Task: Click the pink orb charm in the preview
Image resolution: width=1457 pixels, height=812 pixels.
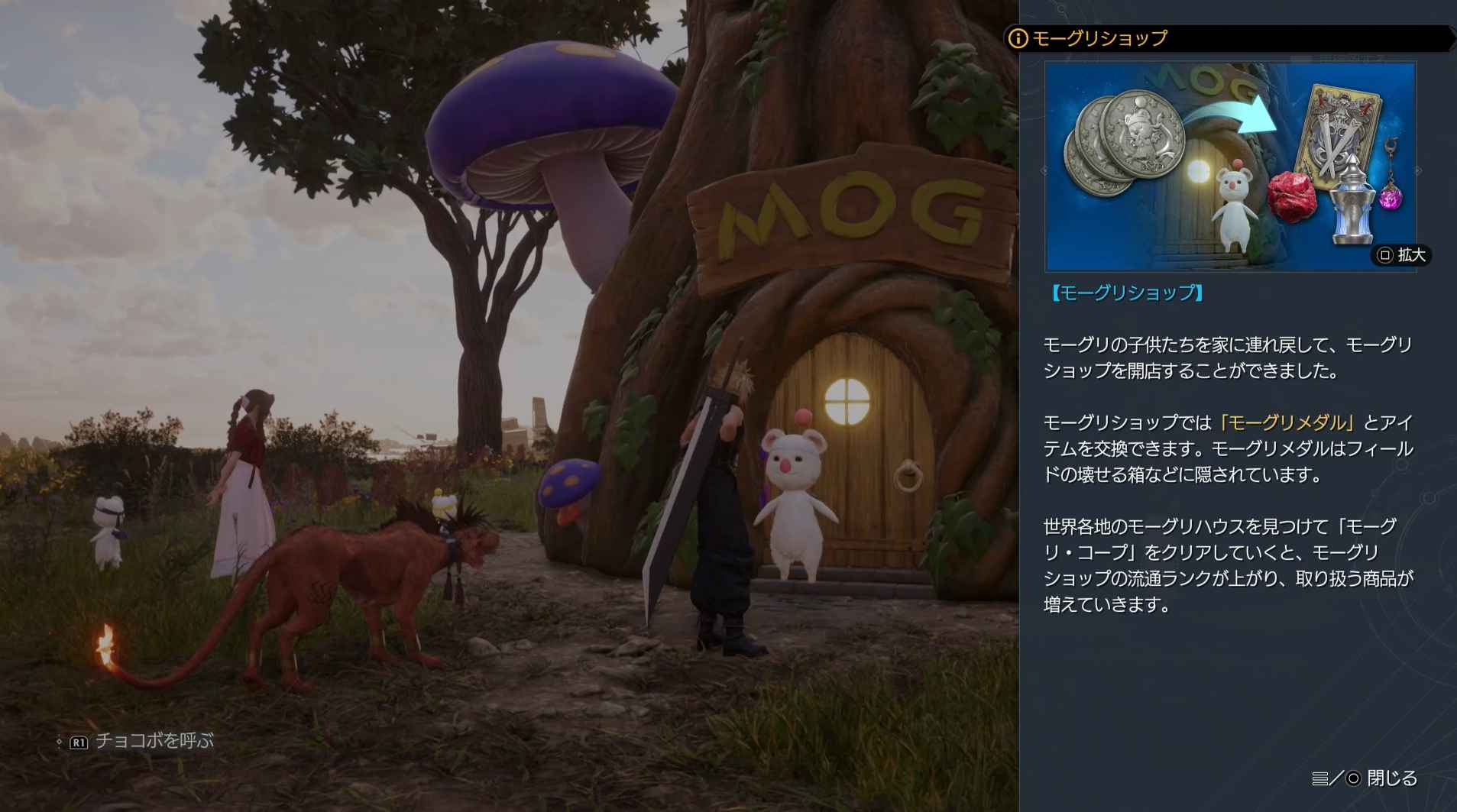Action: pyautogui.click(x=1394, y=197)
